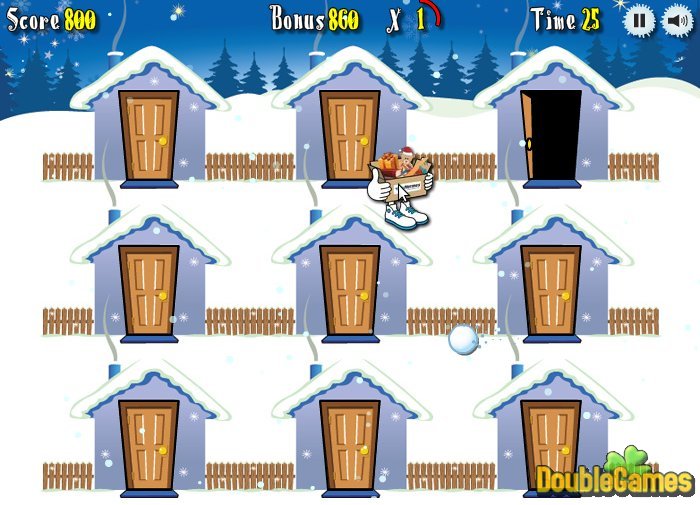This screenshot has width=700, height=505.
Task: Open the DoubleGames logo link
Action: coord(614,476)
